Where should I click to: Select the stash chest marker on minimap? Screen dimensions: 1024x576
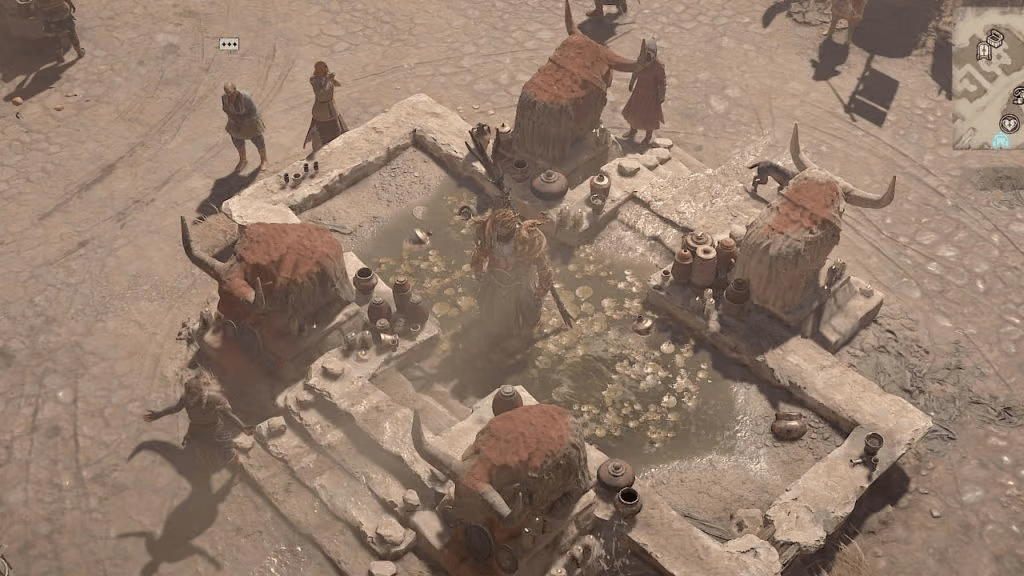pos(996,37)
